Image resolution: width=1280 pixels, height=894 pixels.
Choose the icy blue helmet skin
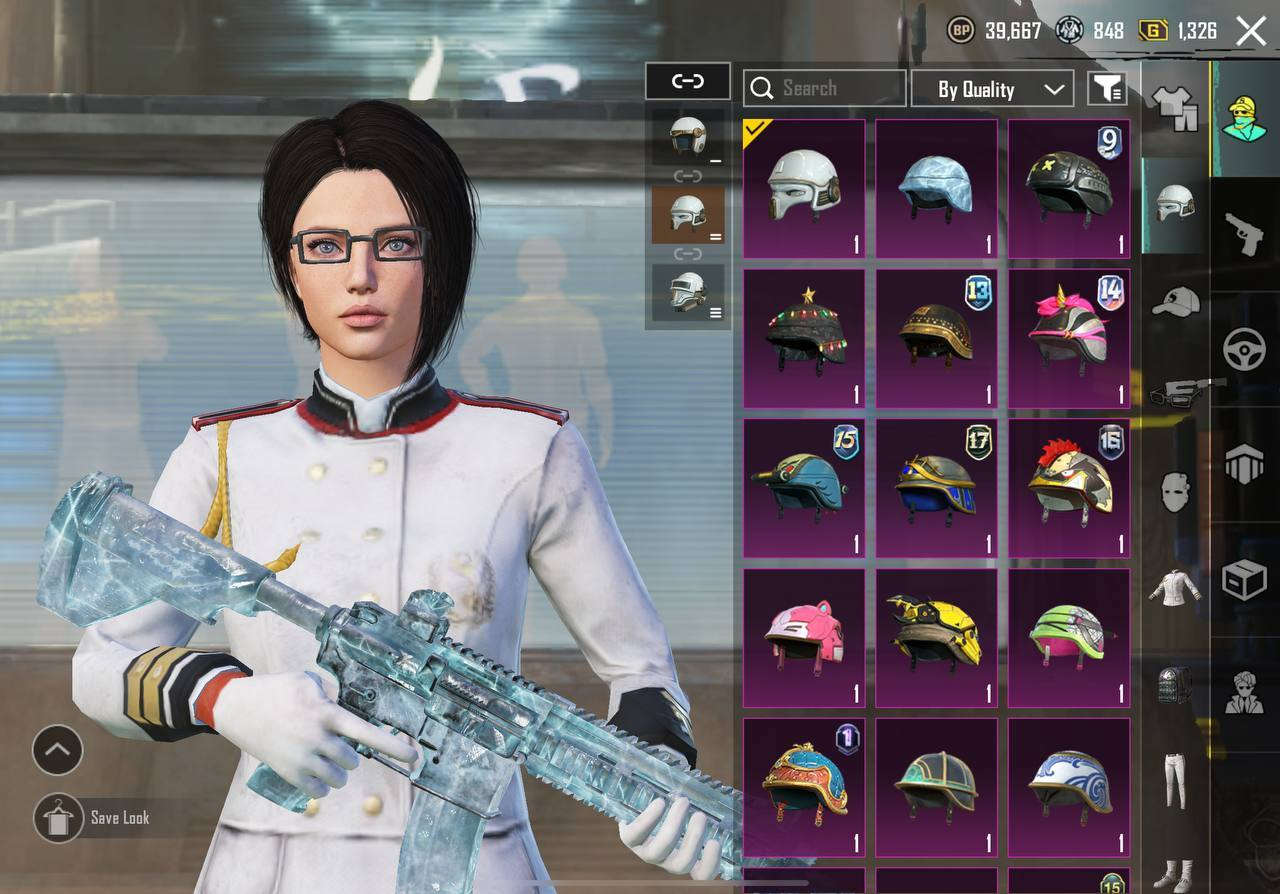click(936, 189)
